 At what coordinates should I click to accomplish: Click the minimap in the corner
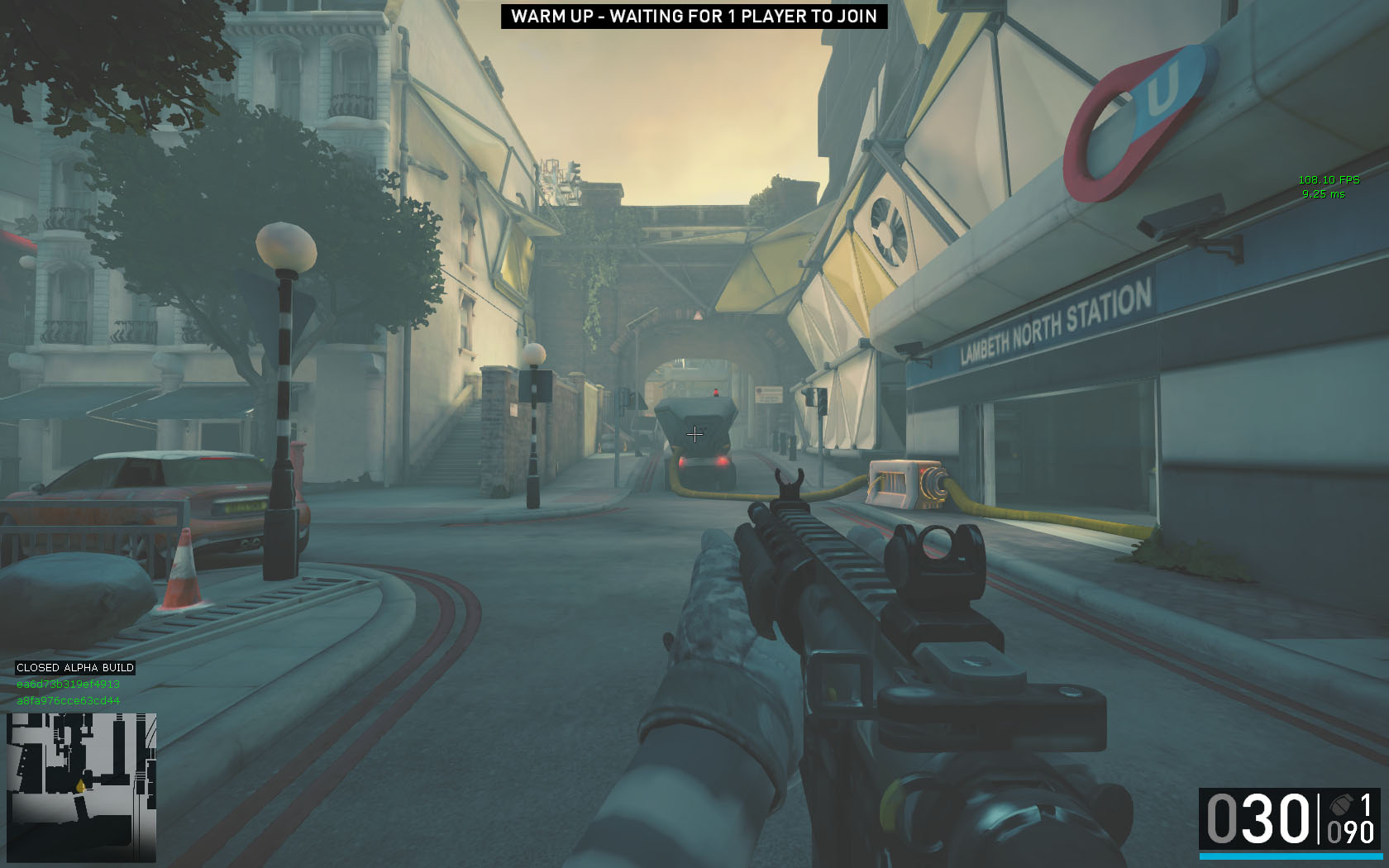coord(81,787)
